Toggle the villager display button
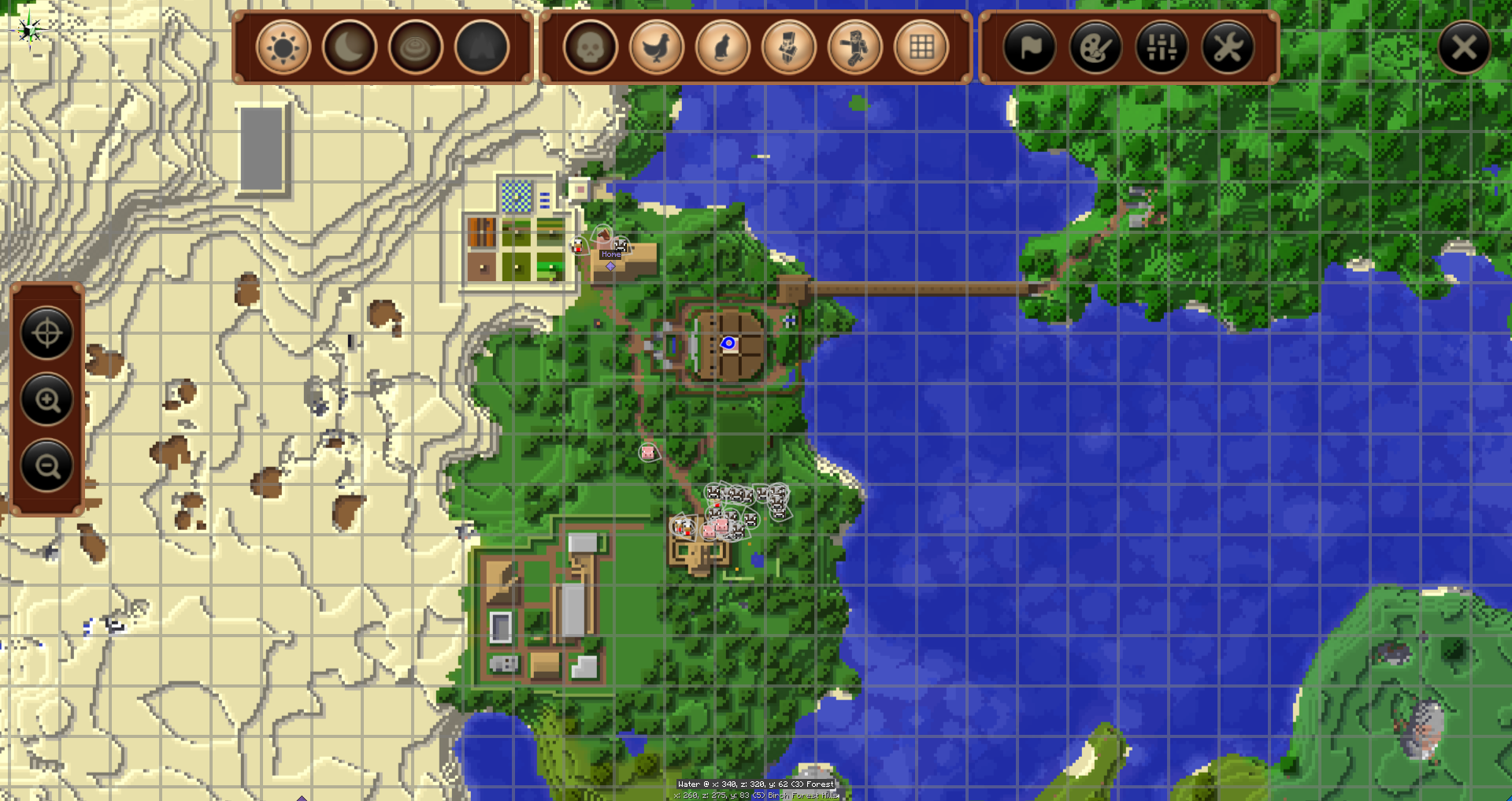The width and height of the screenshot is (1512, 801). pos(789,48)
